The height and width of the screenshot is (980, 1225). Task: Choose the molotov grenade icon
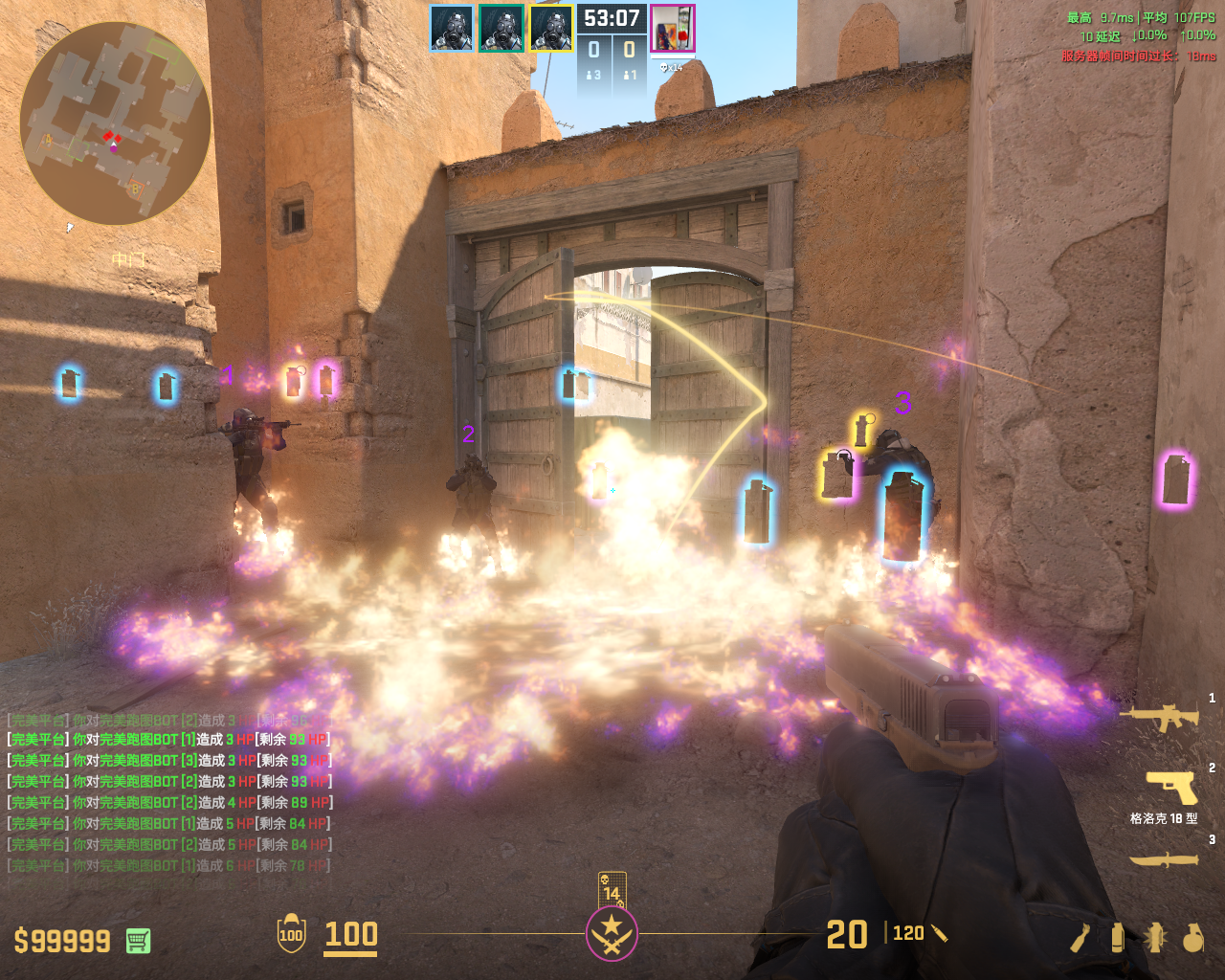(1080, 938)
